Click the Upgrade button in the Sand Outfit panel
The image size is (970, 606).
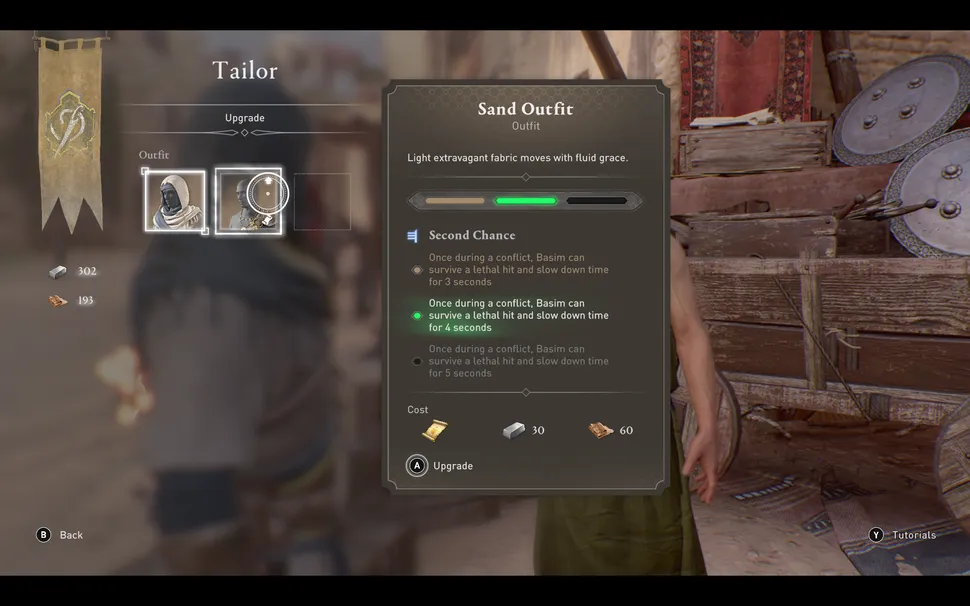pos(440,466)
